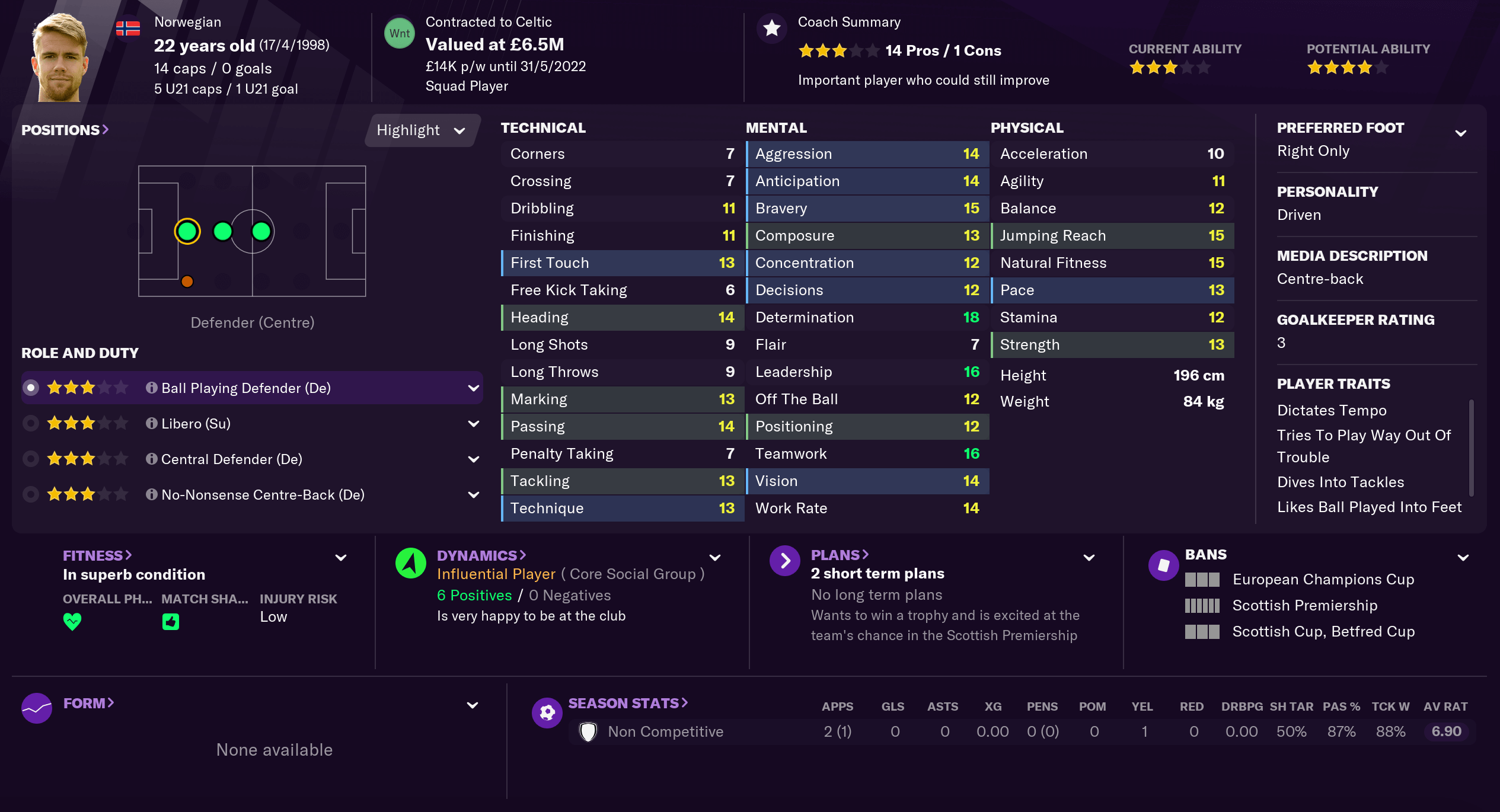
Task: Click the overall physical heart icon
Action: click(72, 621)
